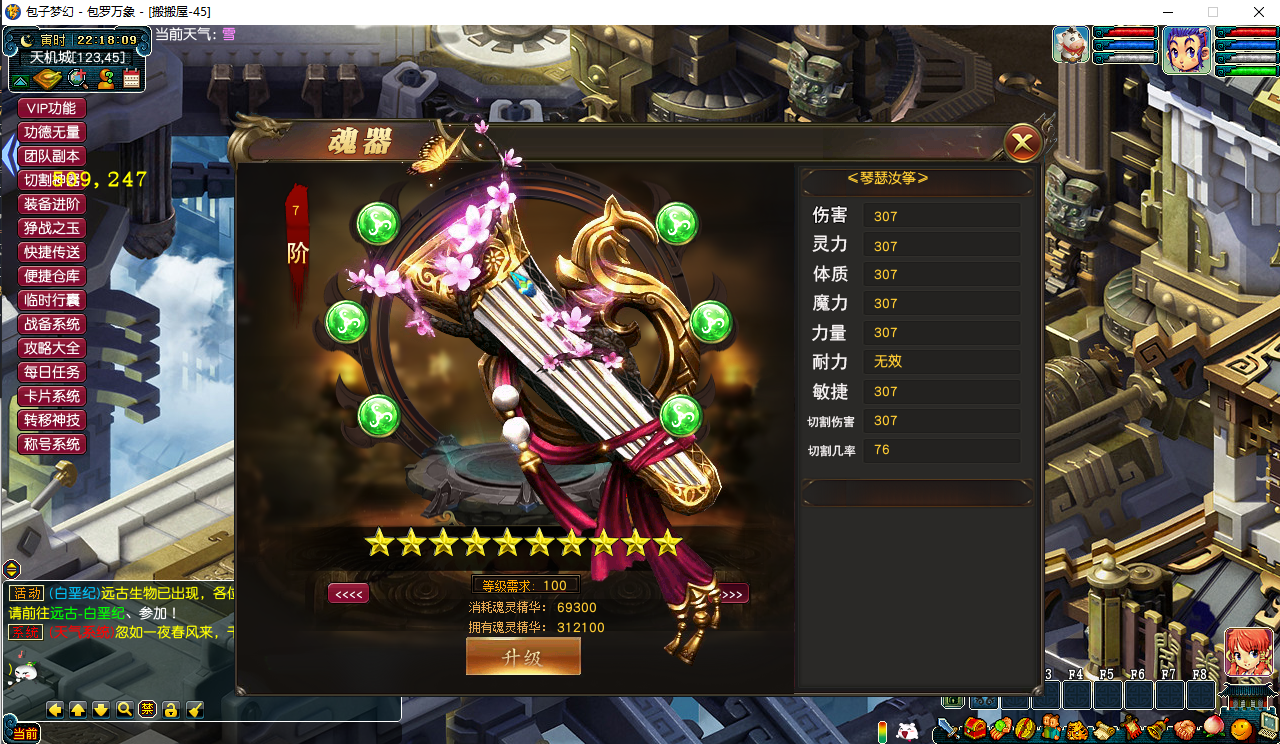The height and width of the screenshot is (744, 1280).
Task: Toggle the chat lock icon
Action: point(171,709)
